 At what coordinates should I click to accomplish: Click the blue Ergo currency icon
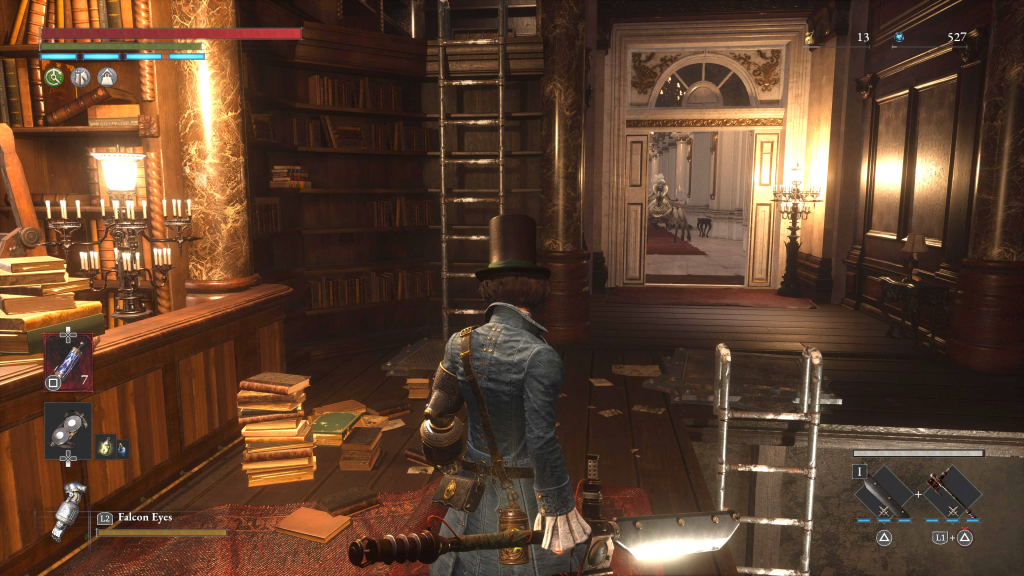[x=899, y=38]
